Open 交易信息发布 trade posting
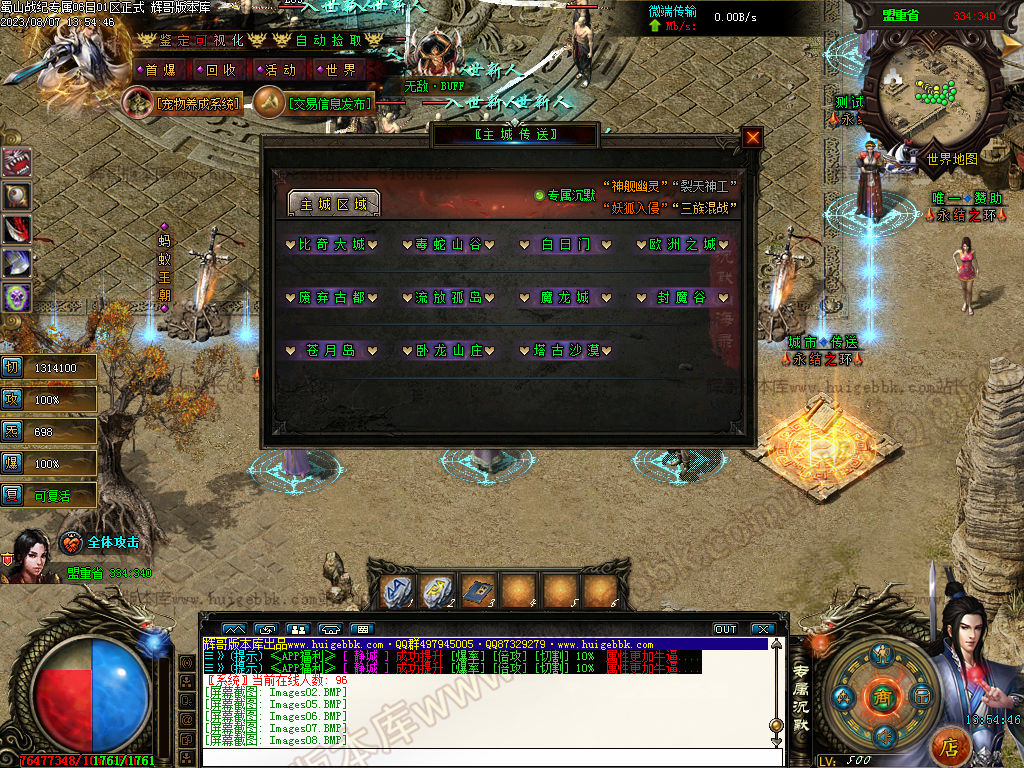 327,103
